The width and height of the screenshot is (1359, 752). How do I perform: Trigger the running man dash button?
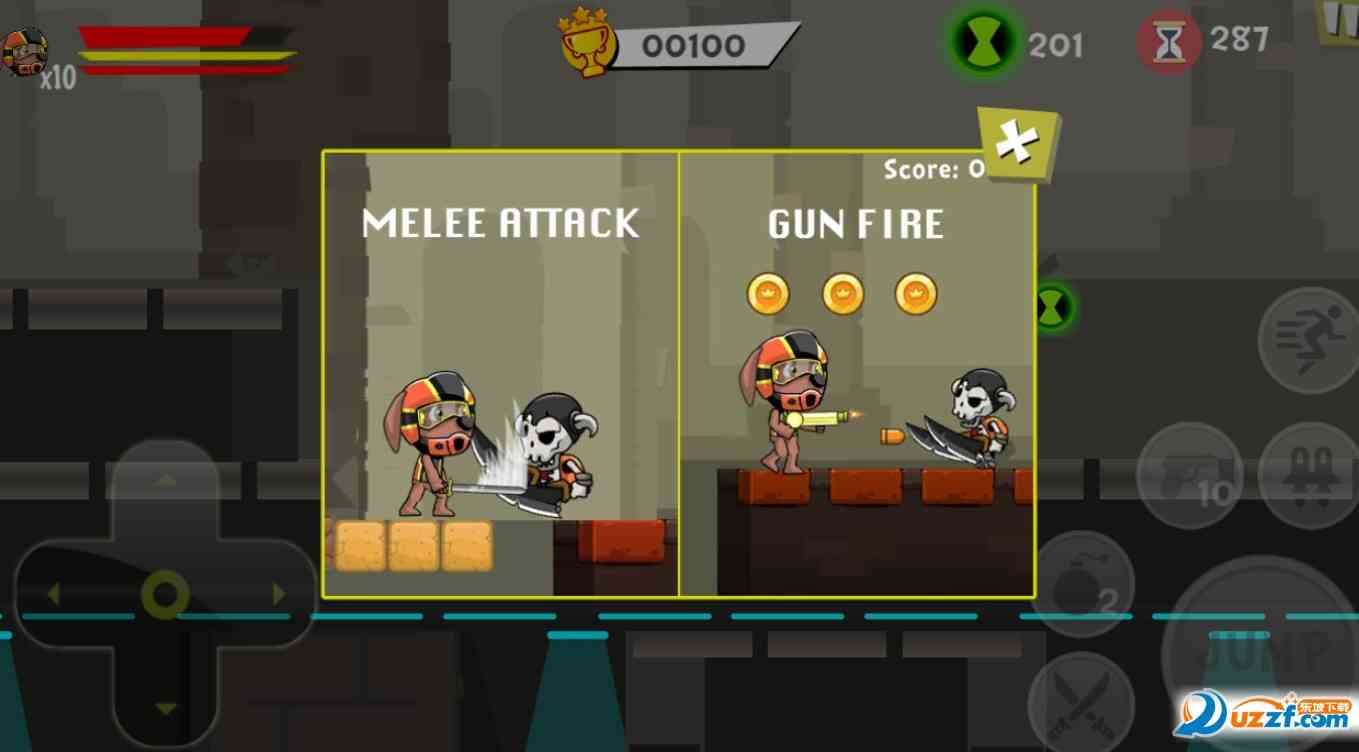(x=1307, y=340)
